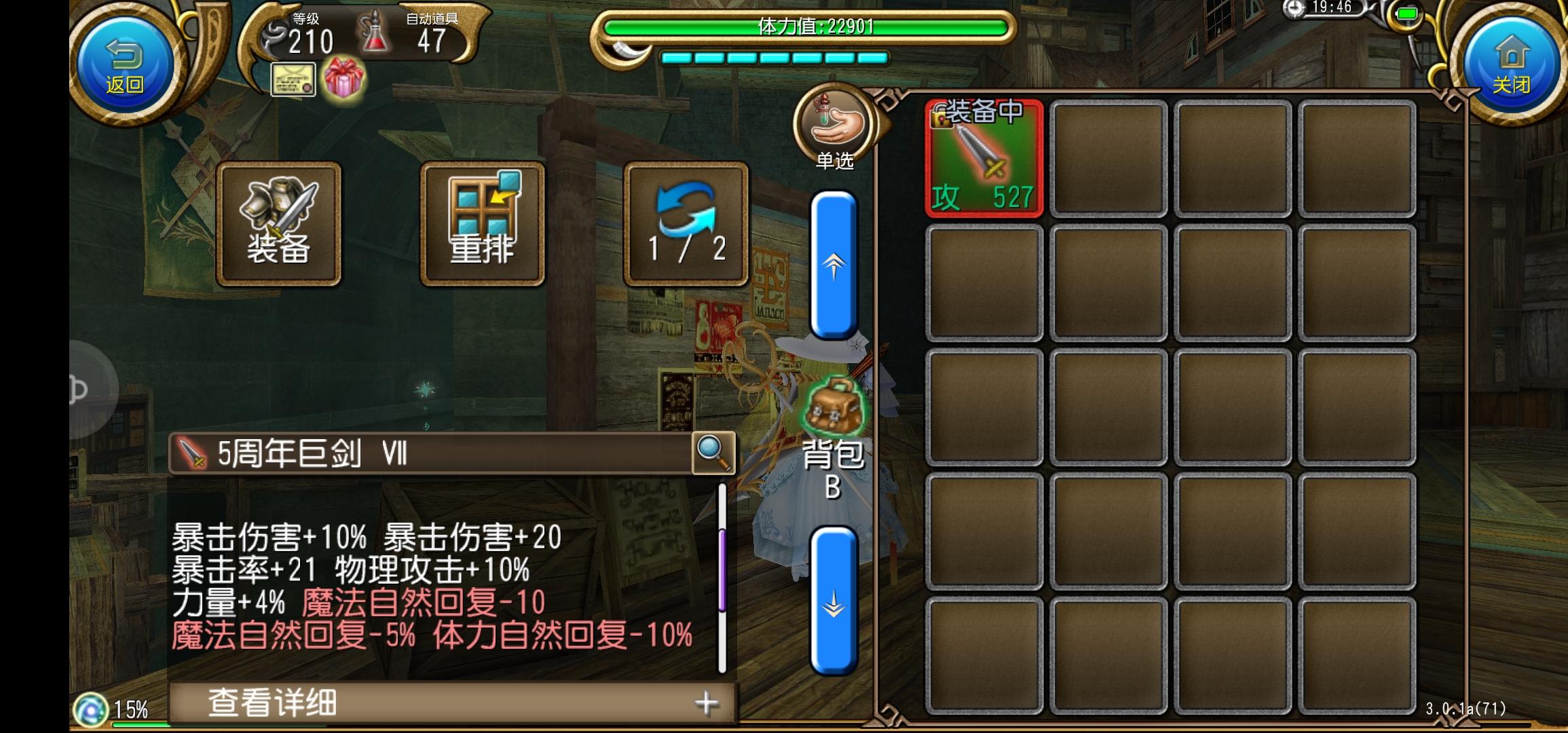Select the 装备 (equipment) icon

[280, 224]
